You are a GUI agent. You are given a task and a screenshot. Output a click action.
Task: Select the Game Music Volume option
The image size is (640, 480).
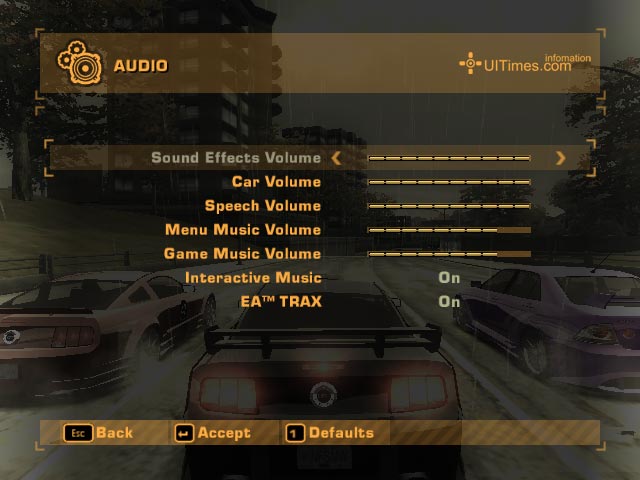242,254
